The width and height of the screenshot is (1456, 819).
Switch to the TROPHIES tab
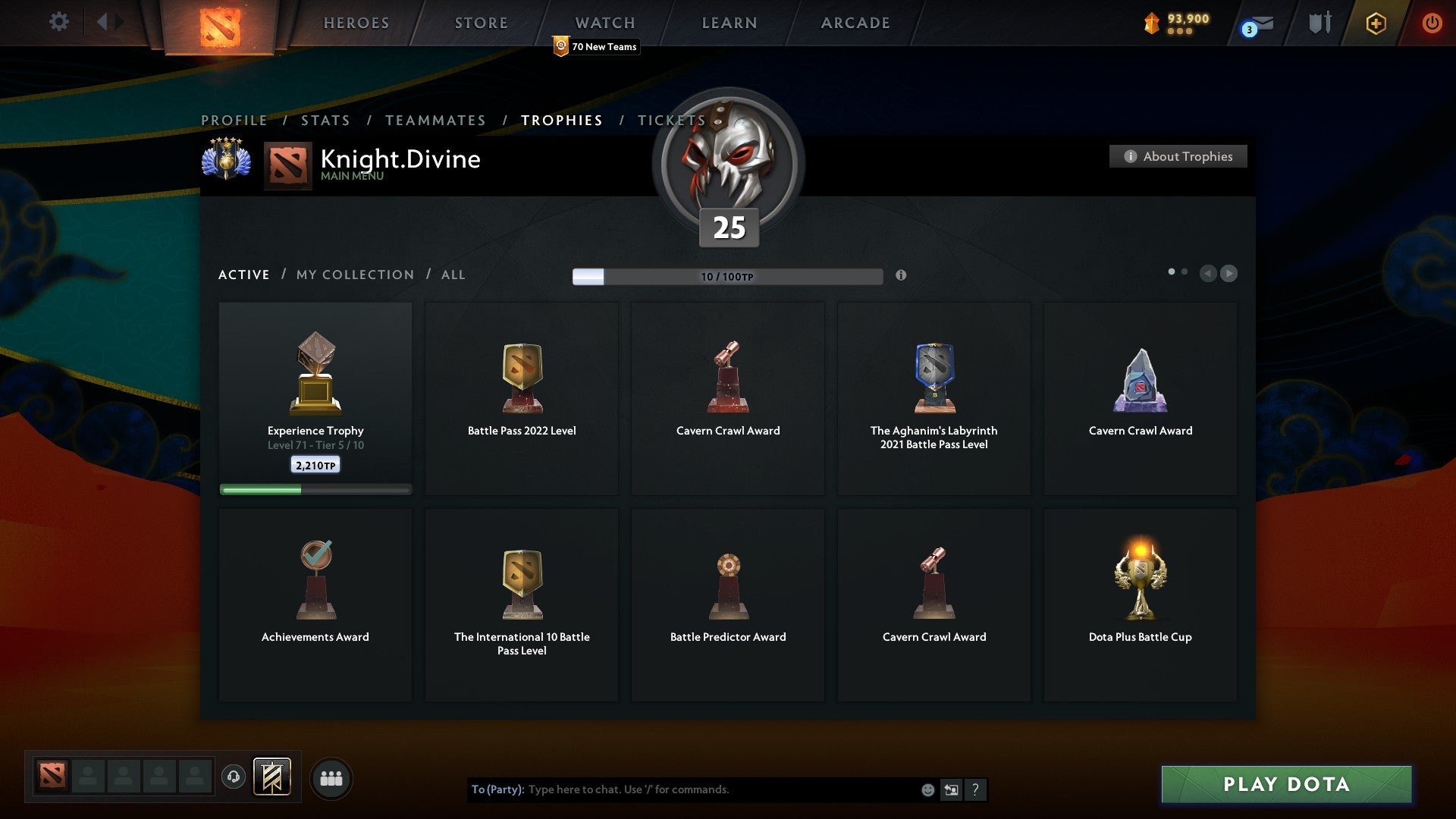561,120
